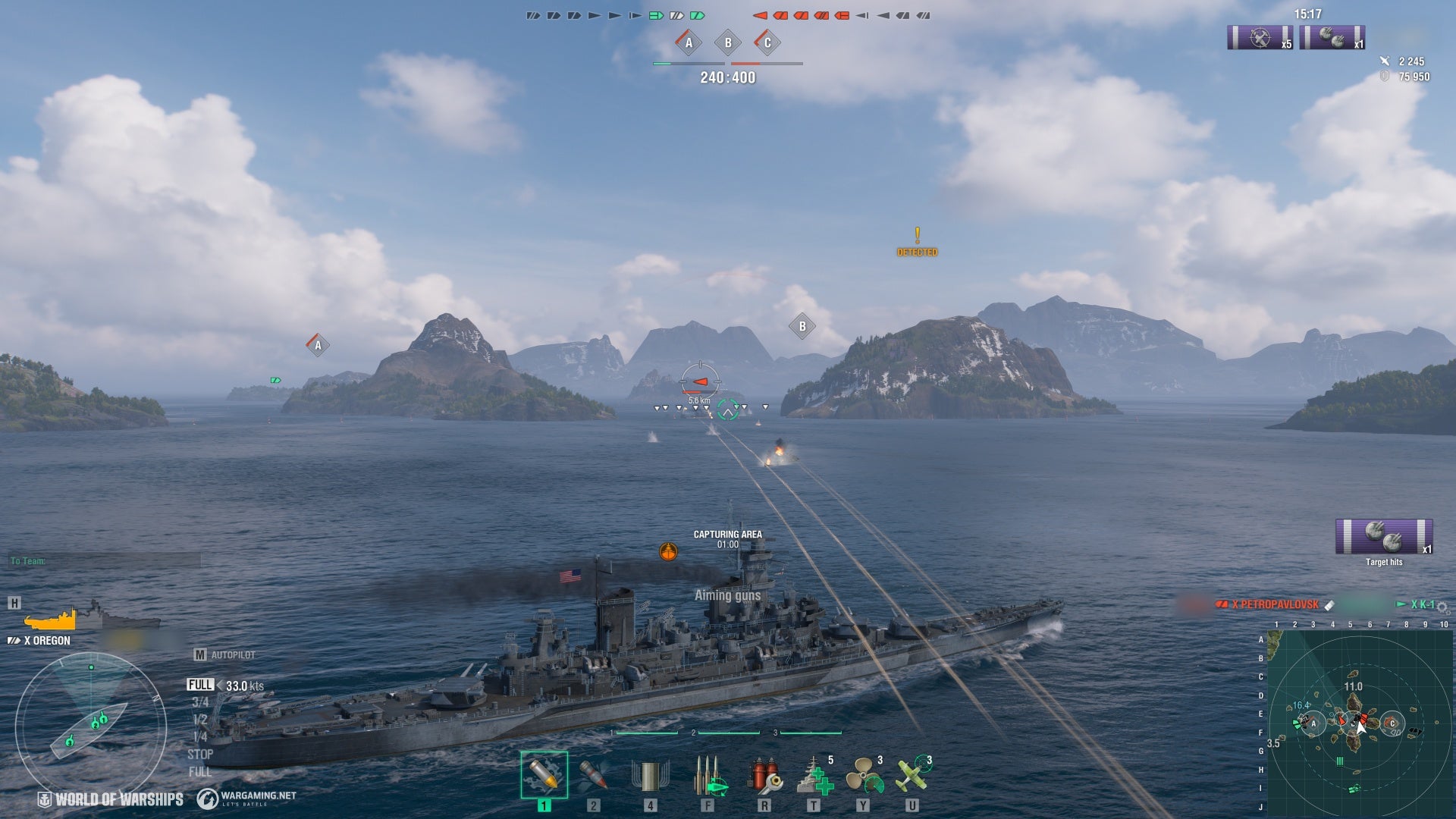The width and height of the screenshot is (1456, 819).
Task: Launch the spotting aircraft consumable
Action: click(912, 776)
